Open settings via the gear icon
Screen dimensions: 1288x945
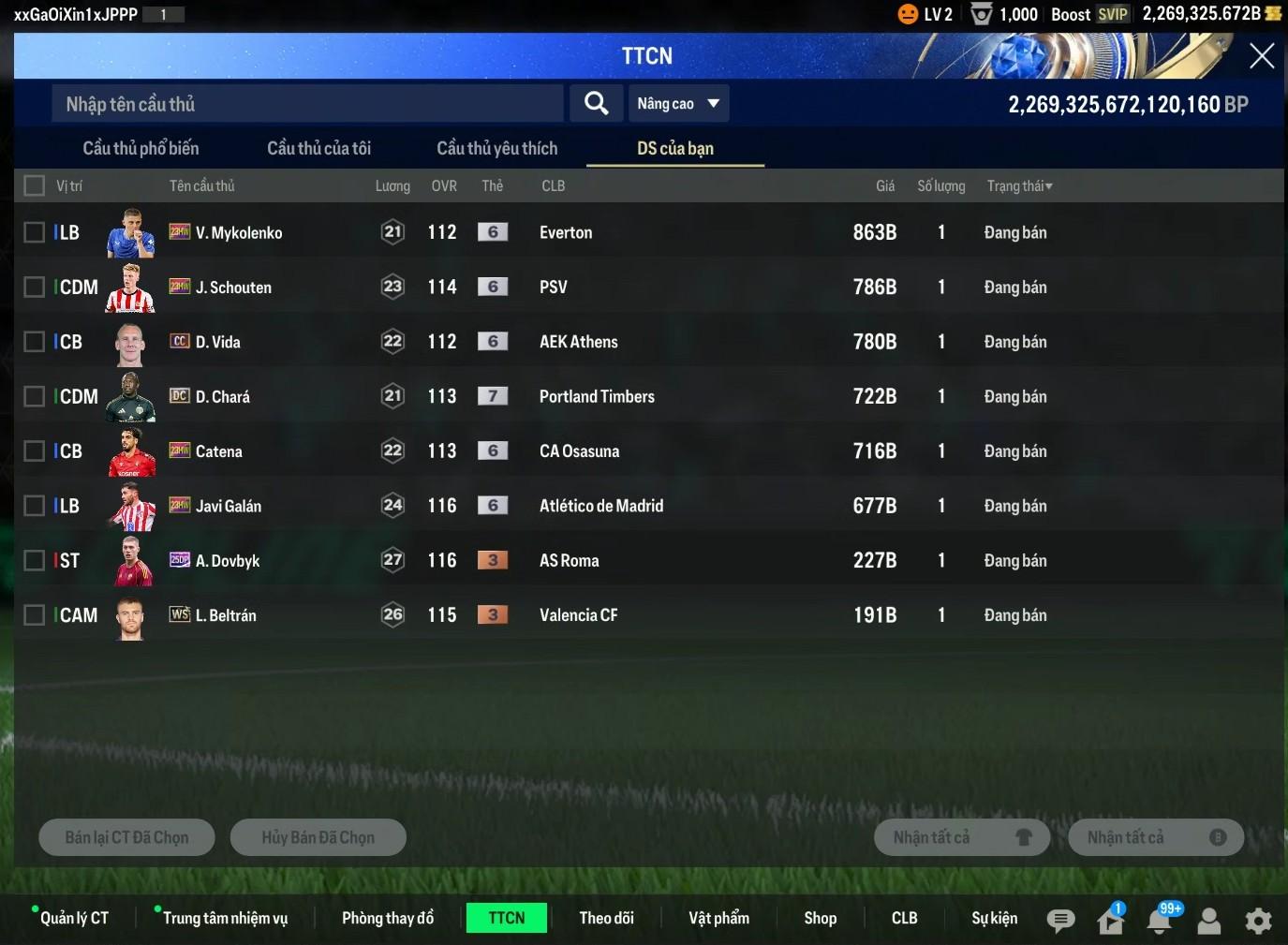click(x=1258, y=921)
